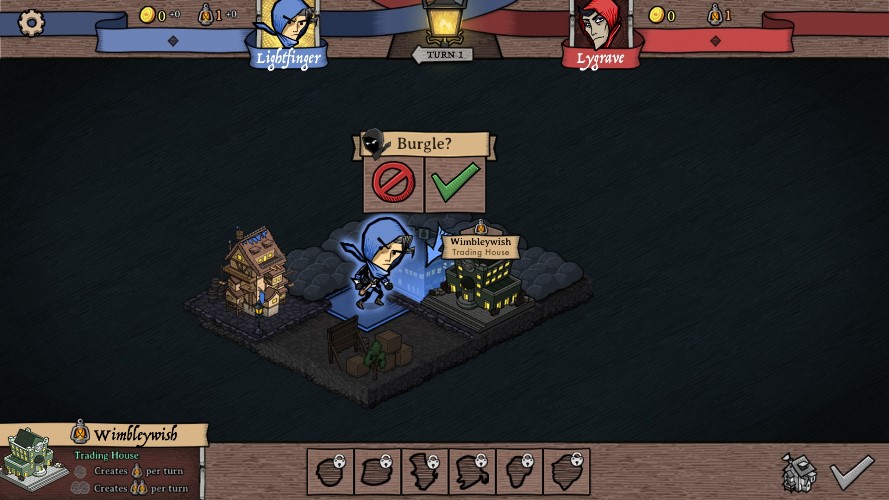Cancel the Burgle prompt with the red circle
Screen dimensions: 889x500
[x=393, y=184]
